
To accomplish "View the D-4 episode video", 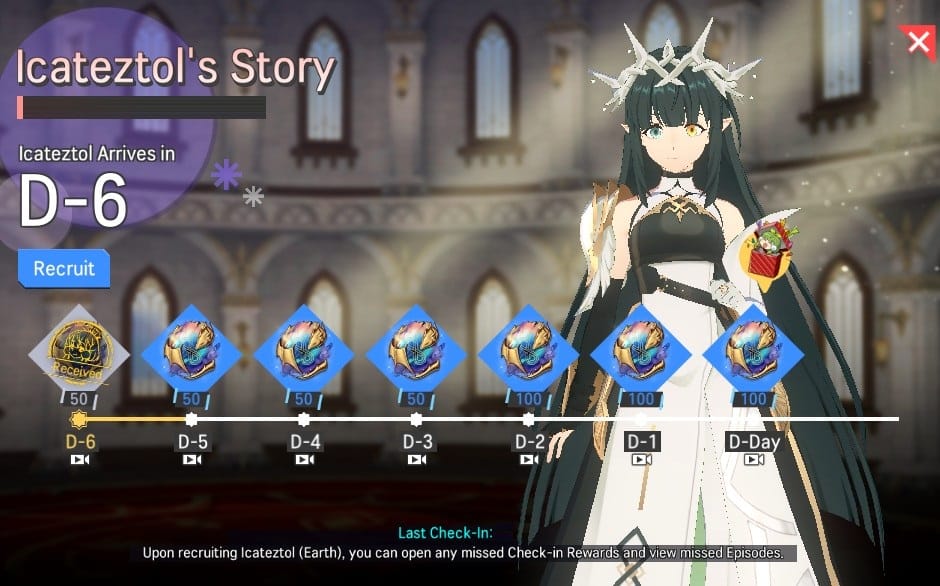I will coord(305,460).
